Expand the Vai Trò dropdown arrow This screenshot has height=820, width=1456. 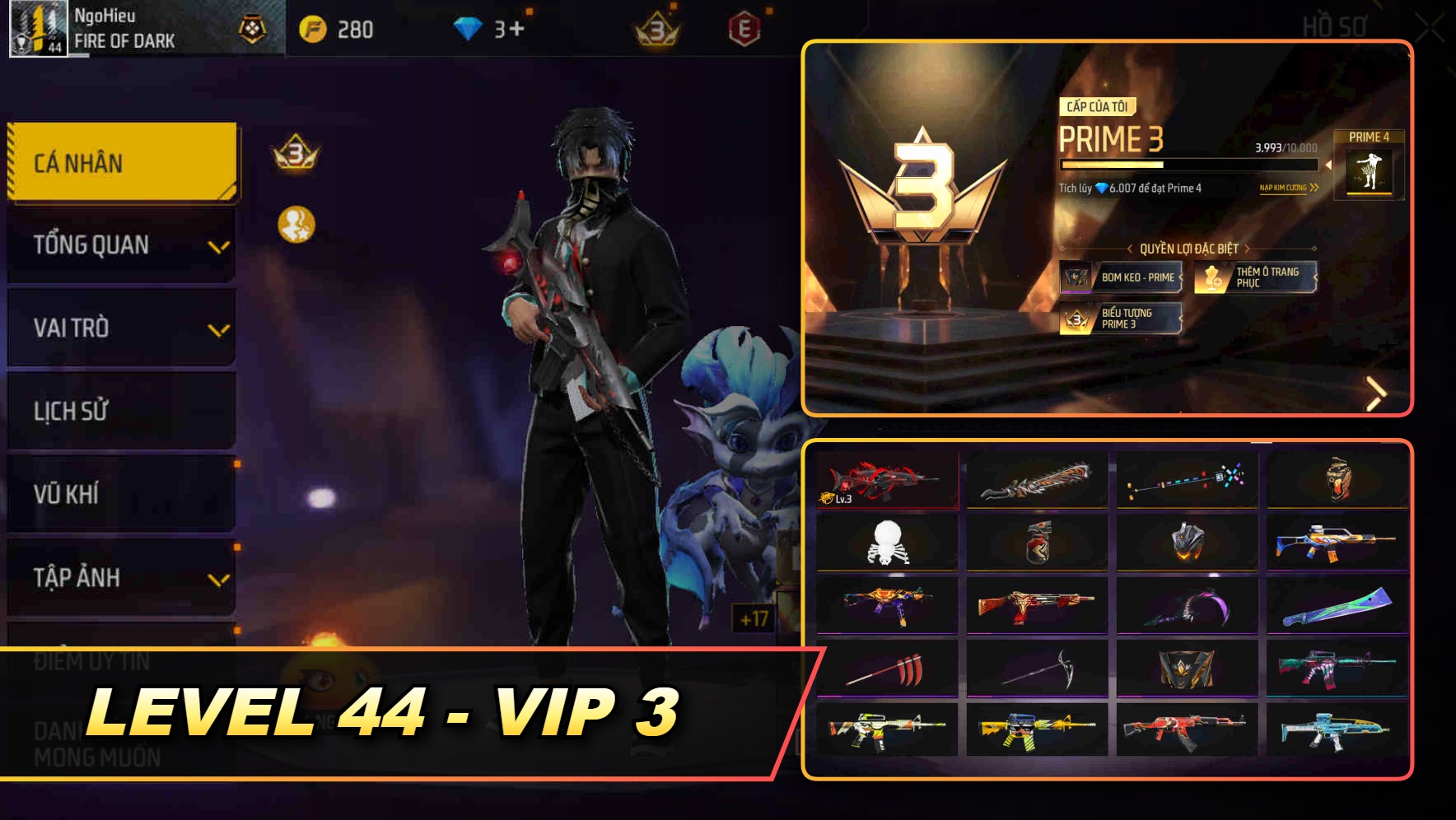tap(218, 329)
